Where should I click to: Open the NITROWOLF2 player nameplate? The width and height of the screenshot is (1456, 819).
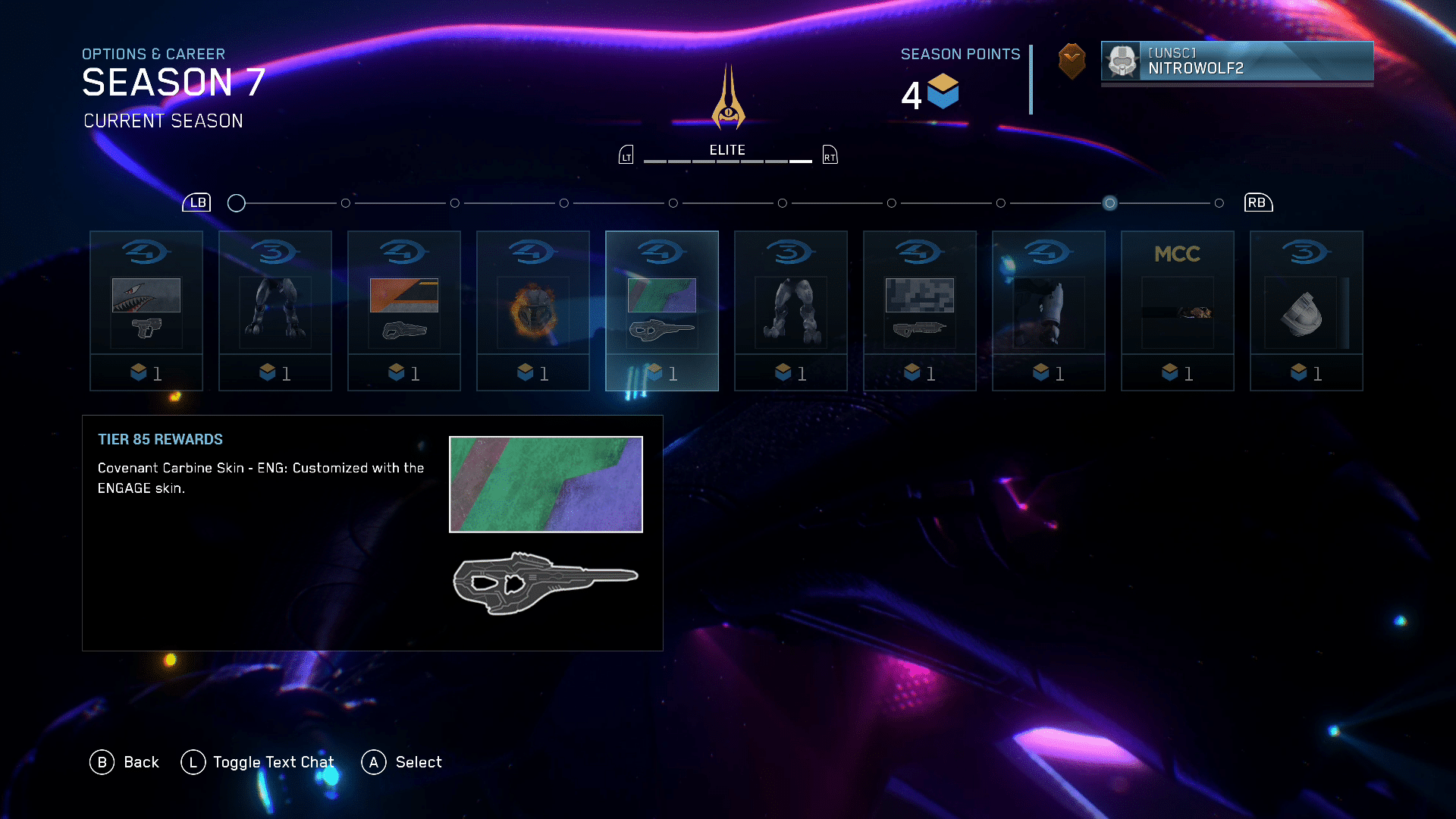coord(1237,61)
